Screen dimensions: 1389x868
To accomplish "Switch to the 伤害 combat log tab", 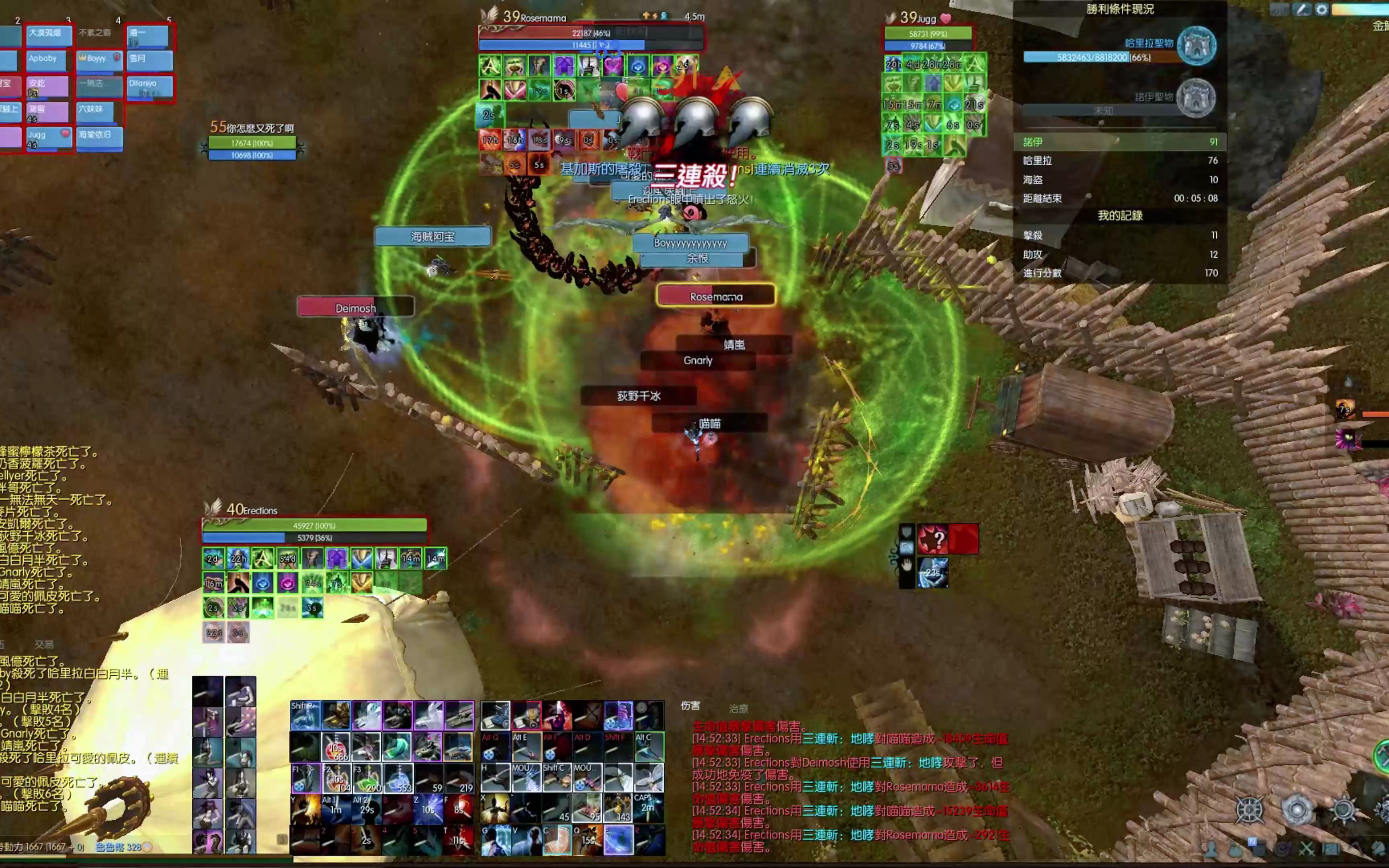I will coord(690,706).
